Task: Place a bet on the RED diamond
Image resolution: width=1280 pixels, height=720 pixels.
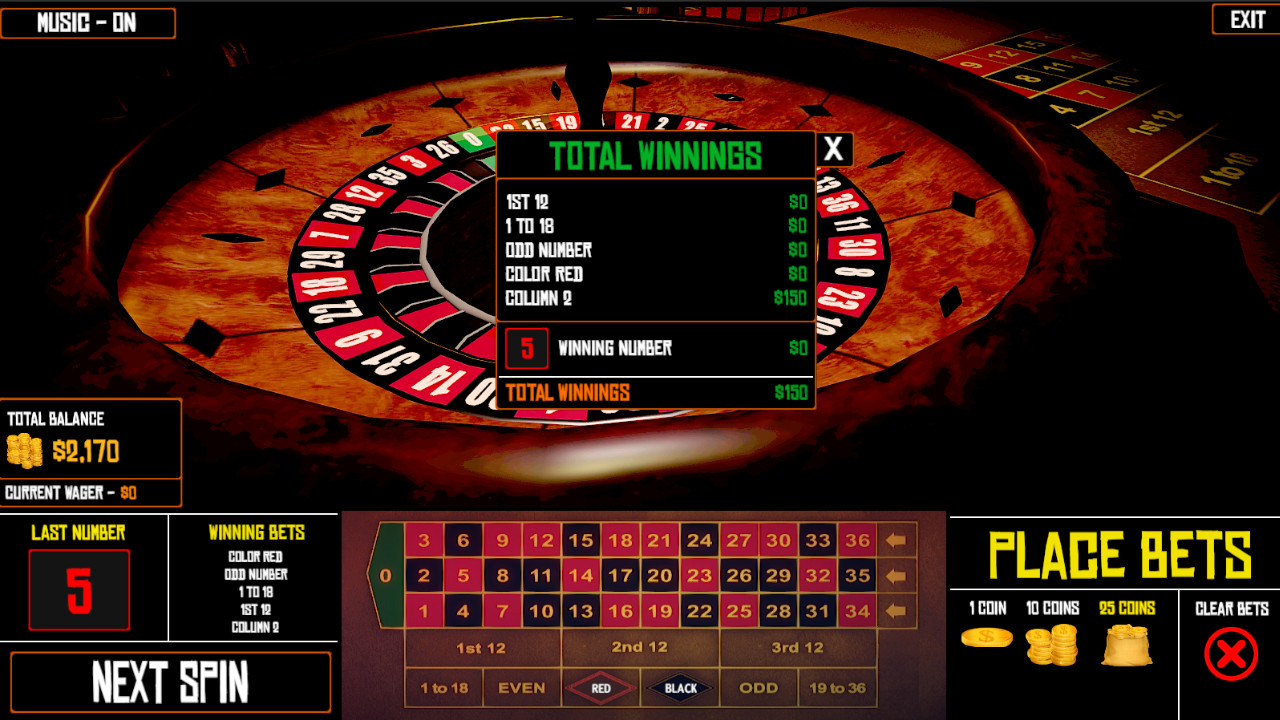Action: coord(599,687)
